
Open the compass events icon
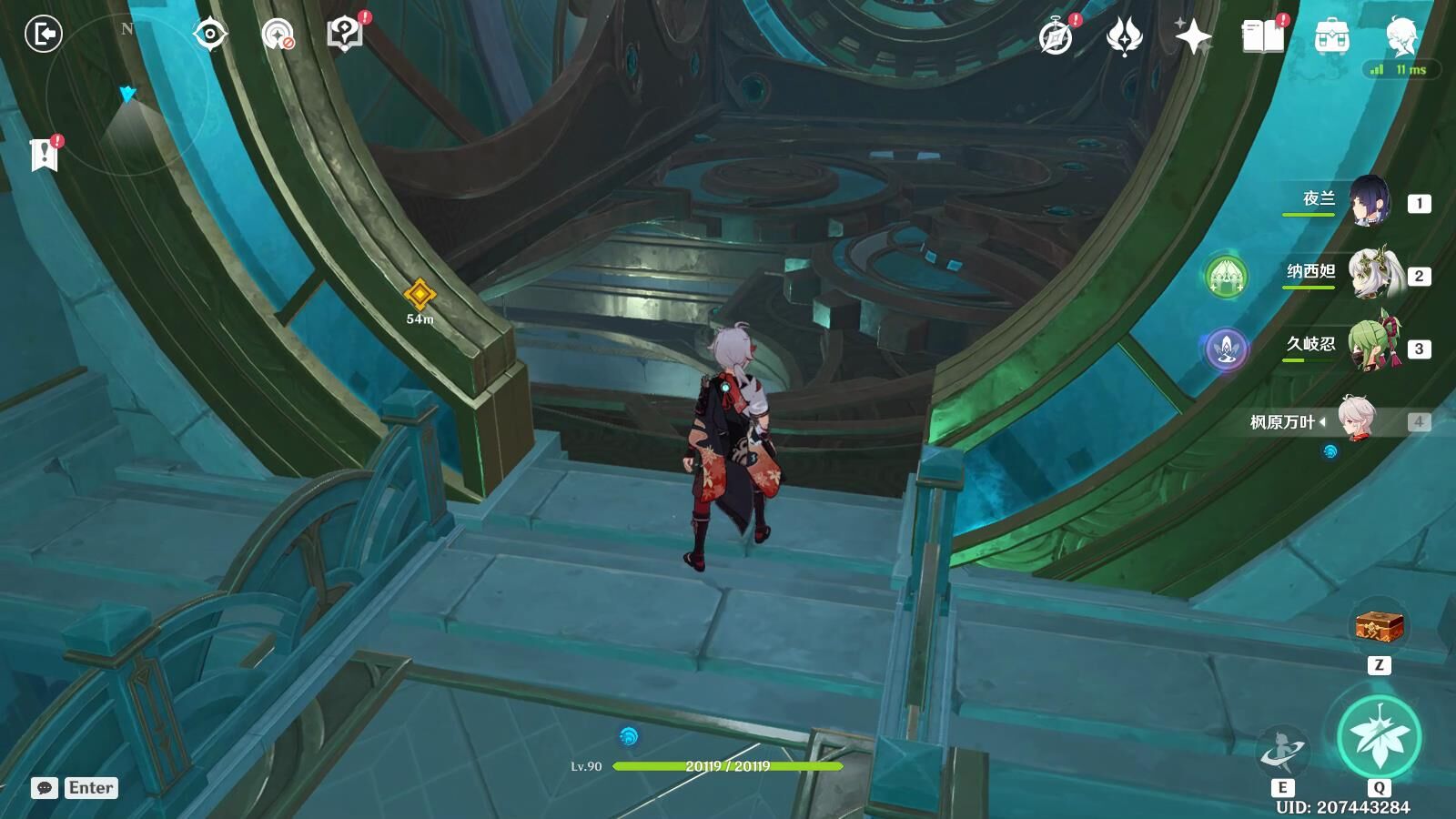point(1056,37)
